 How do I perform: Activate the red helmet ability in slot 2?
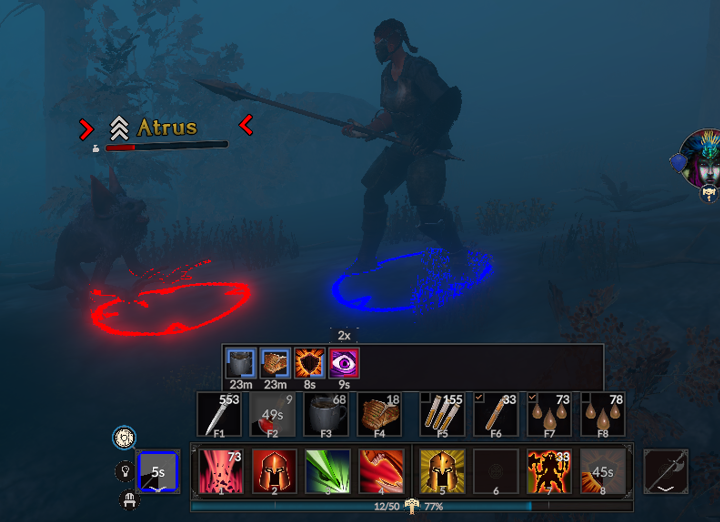pos(275,471)
